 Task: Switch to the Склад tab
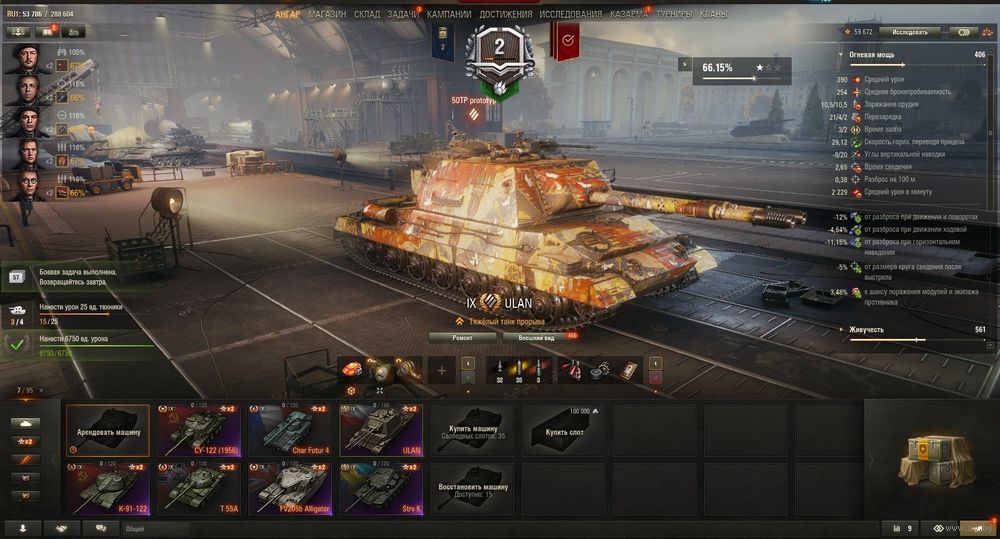click(367, 15)
